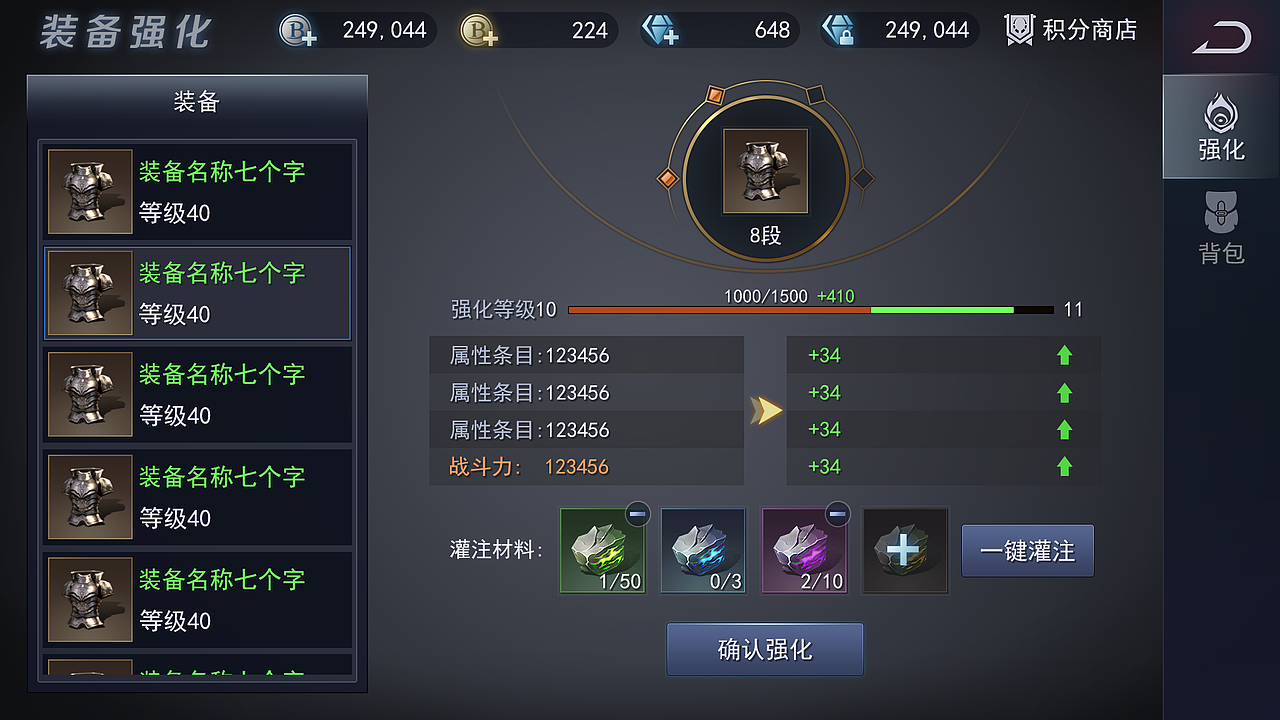Select the green enhancement stone slot
Viewport: 1280px width, 720px height.
602,551
